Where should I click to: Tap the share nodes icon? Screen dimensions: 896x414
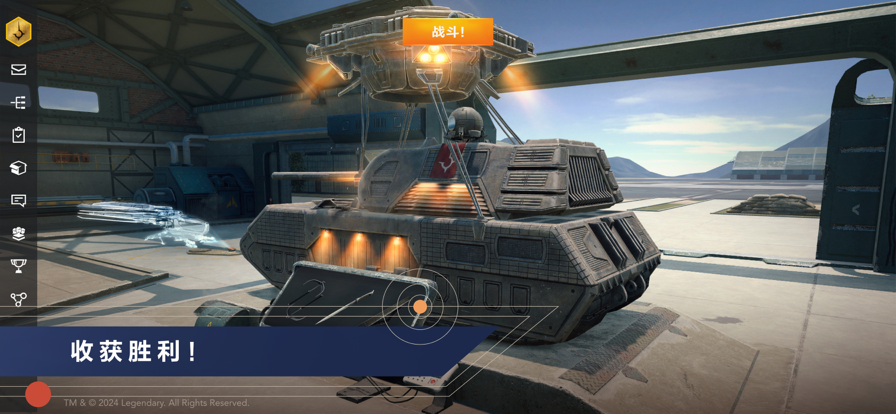19,299
